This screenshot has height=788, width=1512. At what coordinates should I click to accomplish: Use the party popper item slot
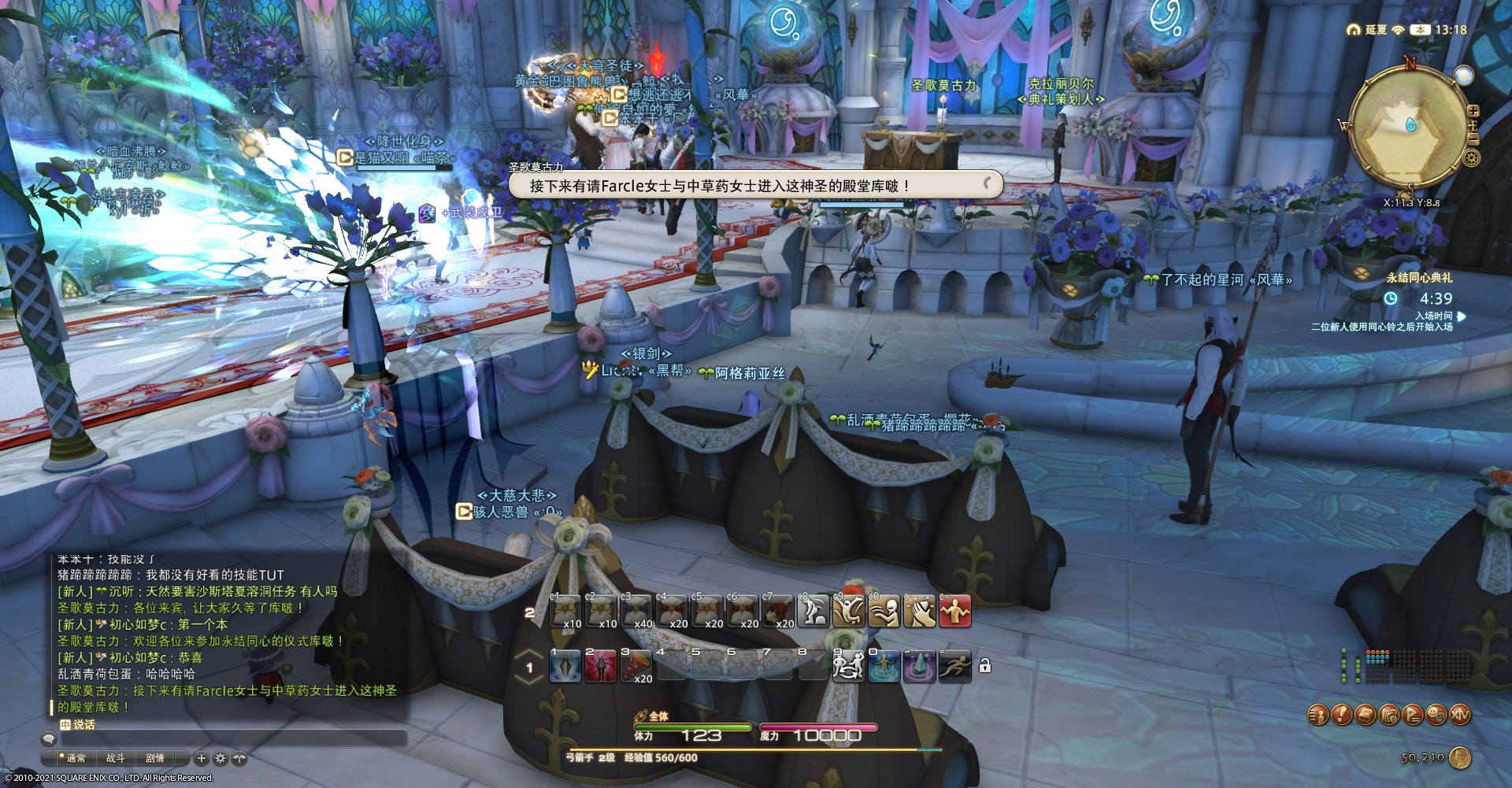tap(636, 666)
